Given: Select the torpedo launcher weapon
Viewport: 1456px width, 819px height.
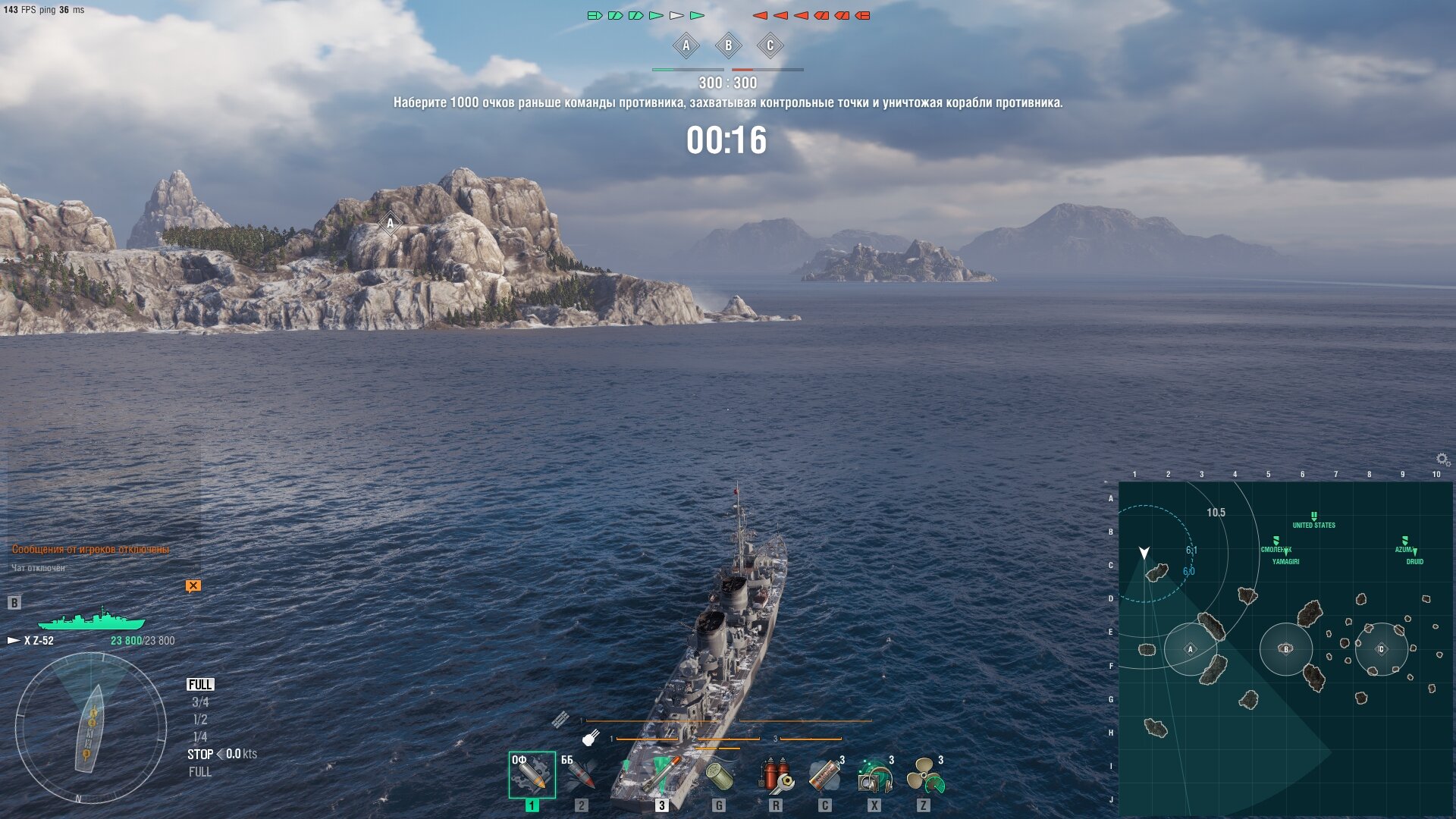Looking at the screenshot, I should (x=661, y=775).
